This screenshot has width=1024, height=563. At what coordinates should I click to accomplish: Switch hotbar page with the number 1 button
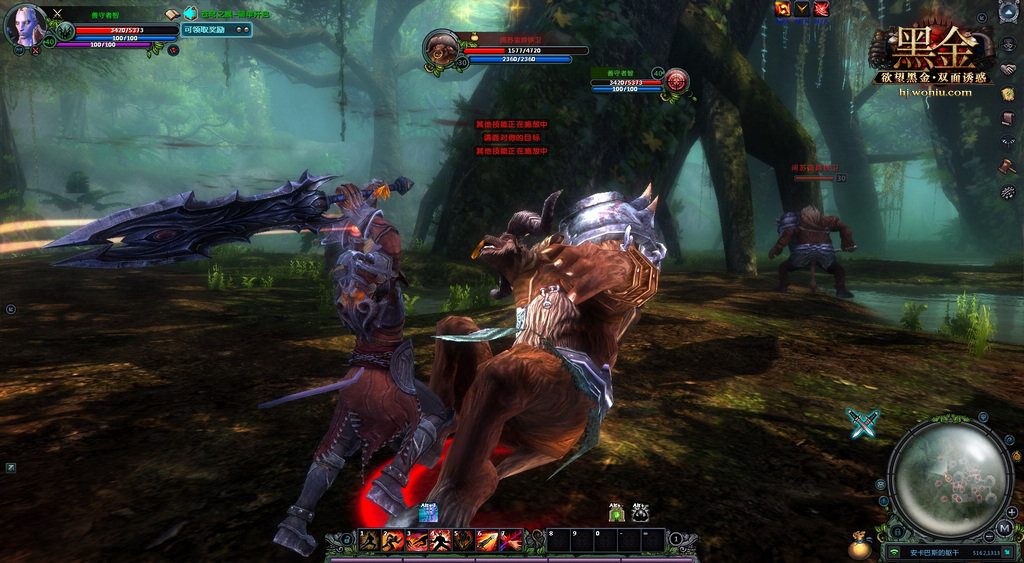pyautogui.click(x=676, y=540)
